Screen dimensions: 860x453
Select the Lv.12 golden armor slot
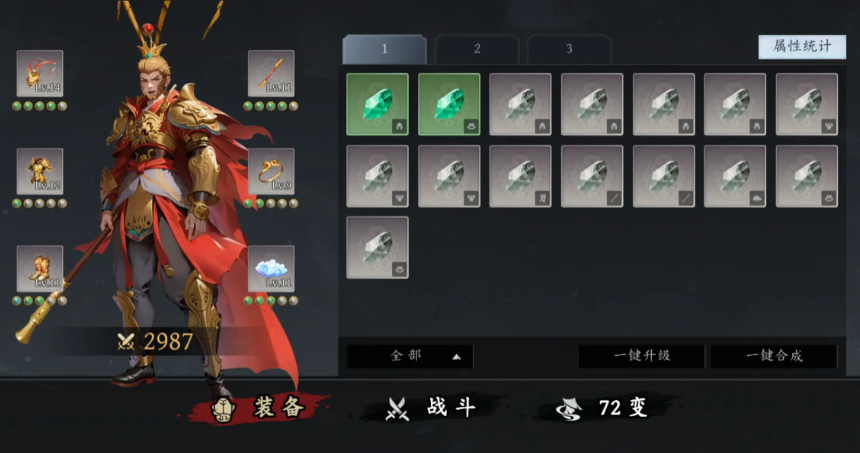(x=40, y=171)
